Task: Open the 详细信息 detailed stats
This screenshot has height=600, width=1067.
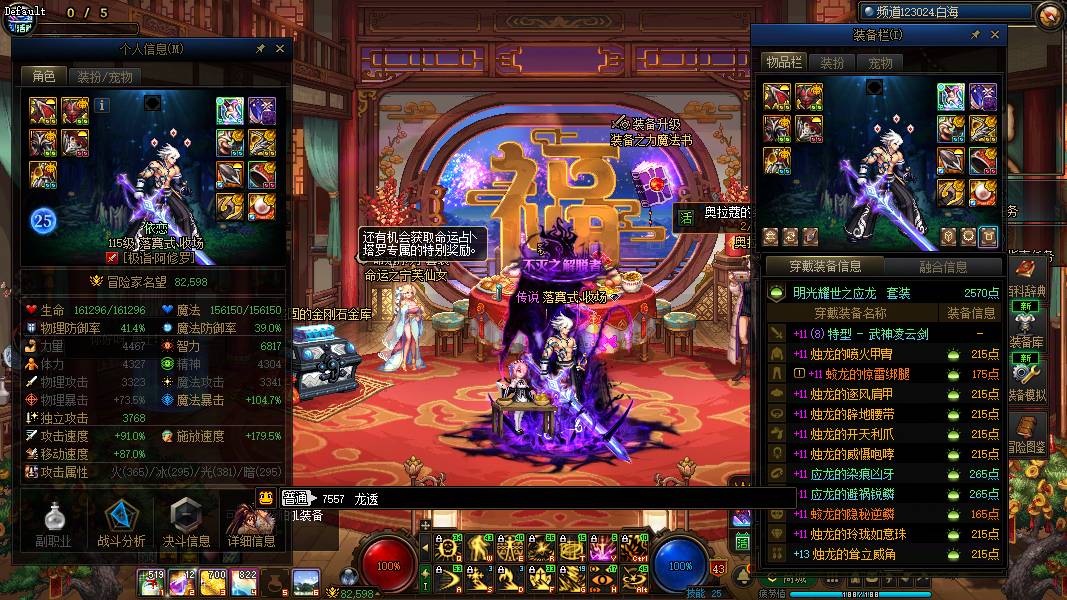Action: coord(250,524)
